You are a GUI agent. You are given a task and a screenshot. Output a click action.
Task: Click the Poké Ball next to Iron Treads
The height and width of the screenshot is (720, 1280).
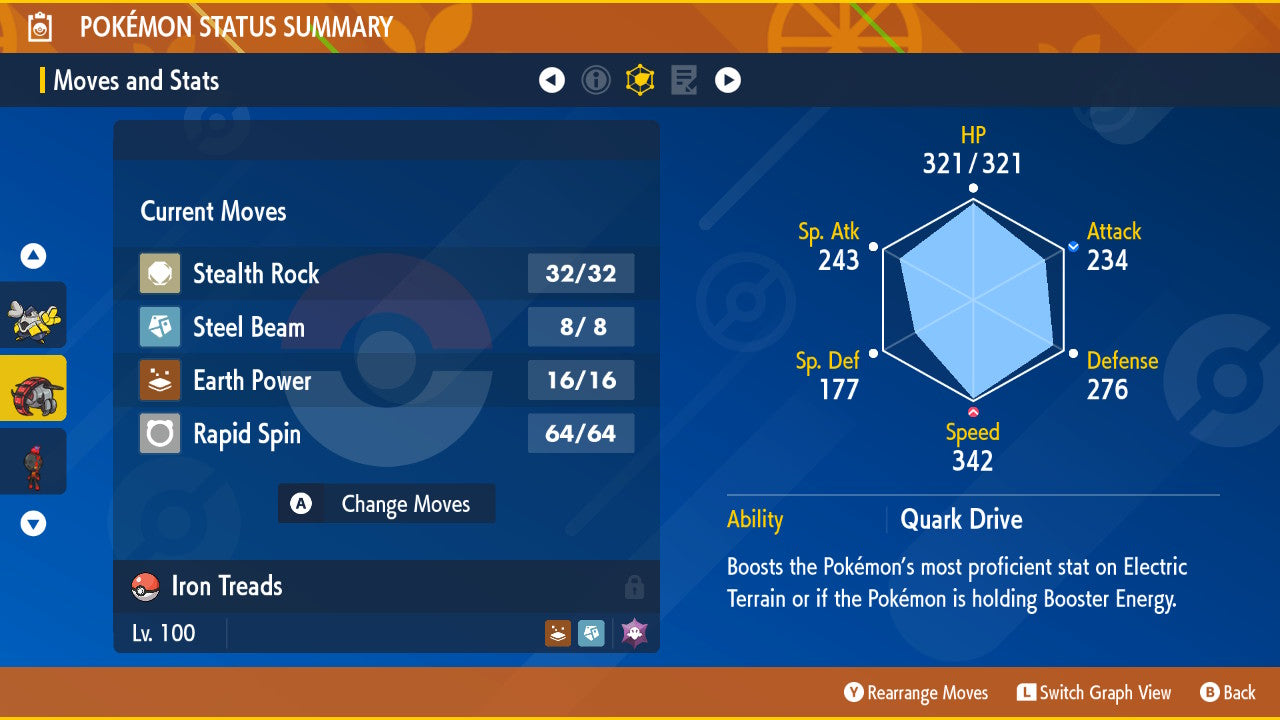[145, 586]
